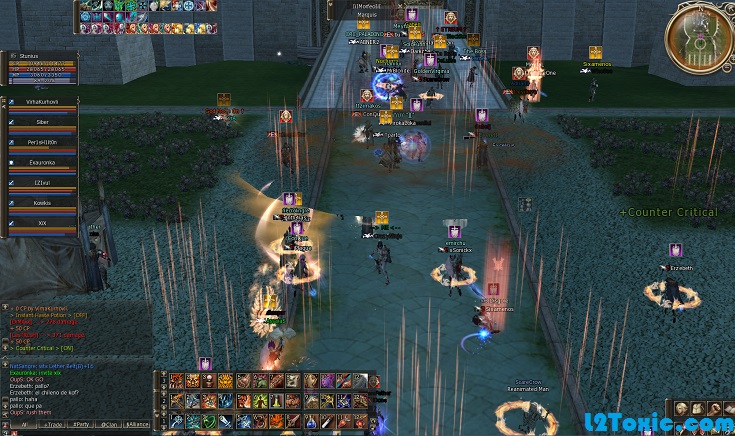Image resolution: width=735 pixels, height=436 pixels.
Task: Select party member Exauronka
Action: (x=43, y=162)
